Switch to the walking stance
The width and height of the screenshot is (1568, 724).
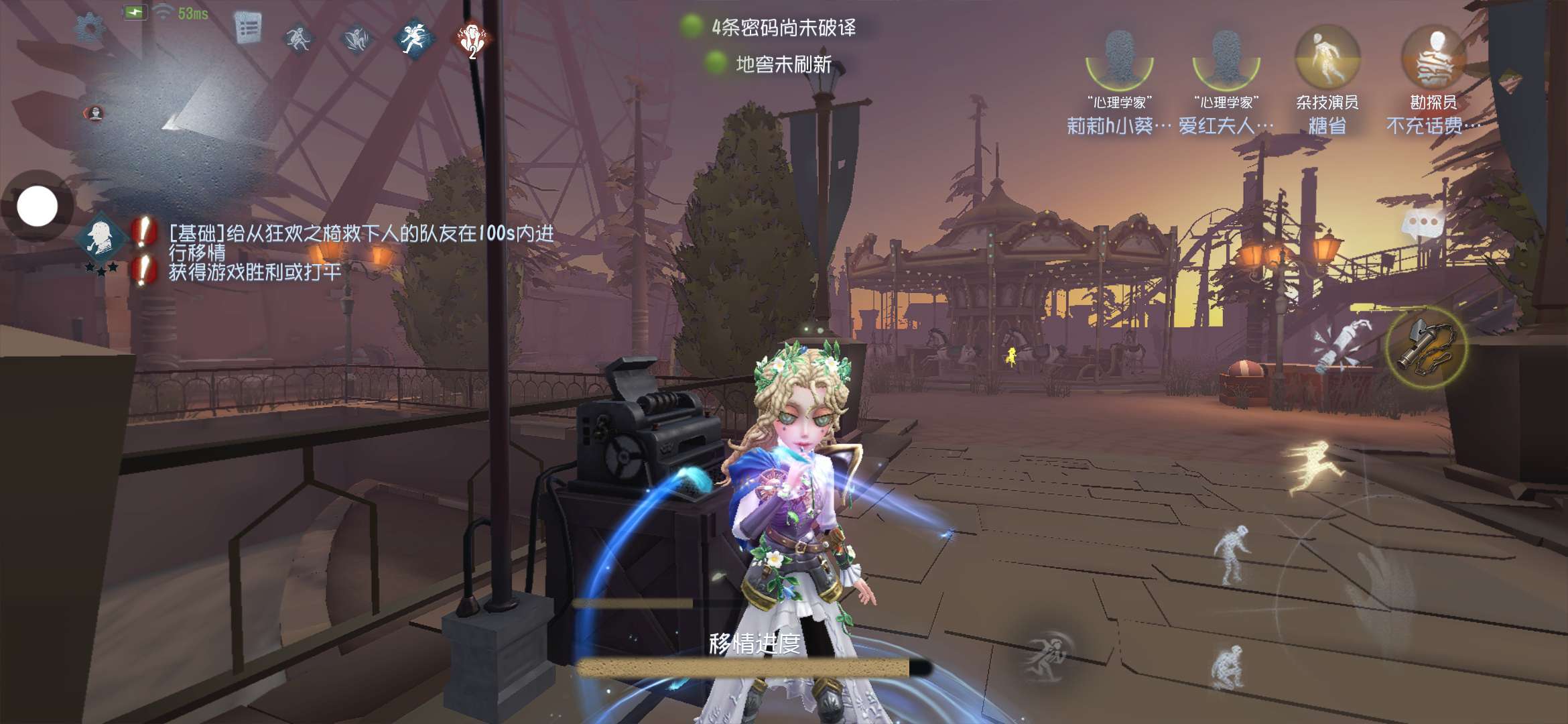(x=1233, y=554)
